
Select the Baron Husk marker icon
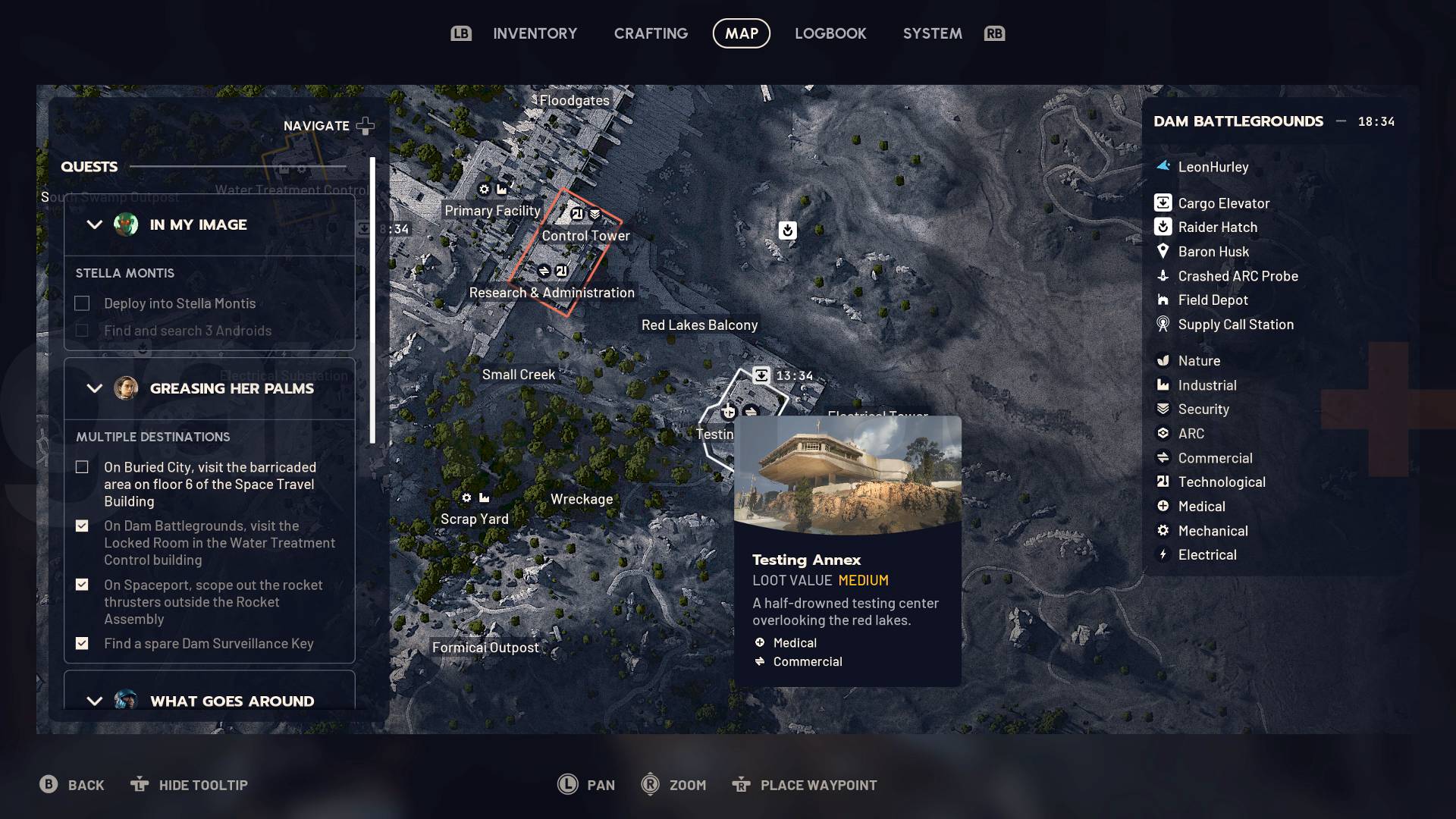coord(1162,251)
